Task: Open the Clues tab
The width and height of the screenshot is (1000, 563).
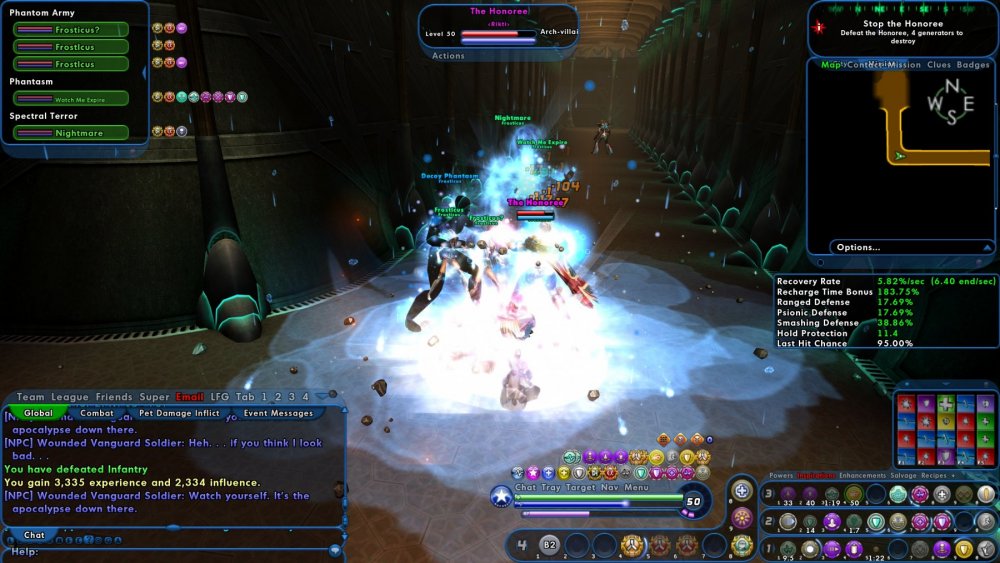Action: (939, 65)
